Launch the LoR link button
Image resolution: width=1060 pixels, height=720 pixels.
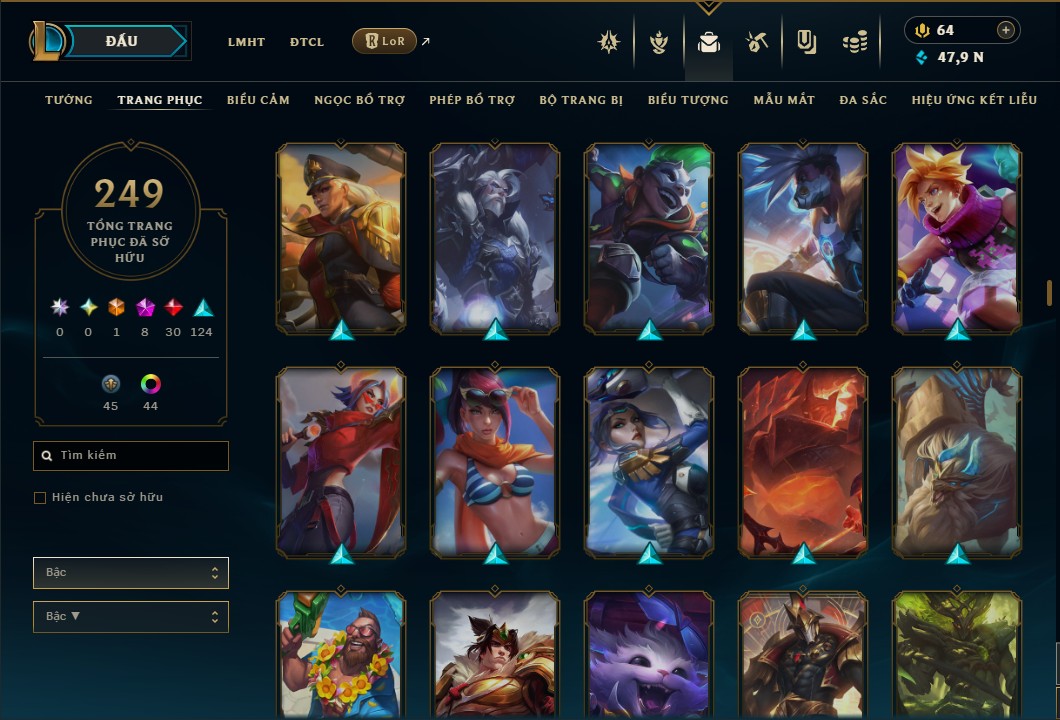pyautogui.click(x=384, y=41)
